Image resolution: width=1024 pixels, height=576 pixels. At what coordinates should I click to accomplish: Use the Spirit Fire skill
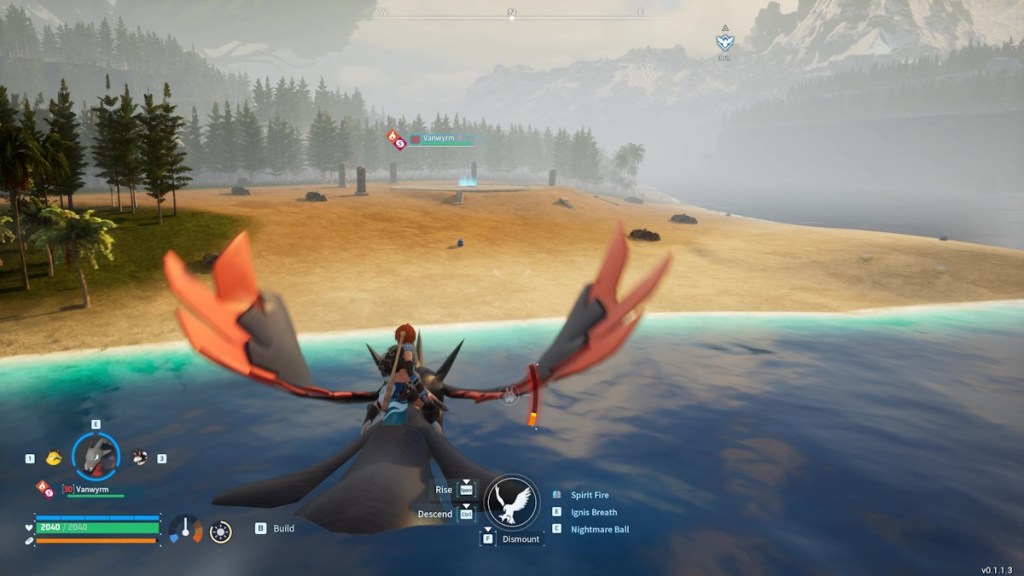point(589,495)
